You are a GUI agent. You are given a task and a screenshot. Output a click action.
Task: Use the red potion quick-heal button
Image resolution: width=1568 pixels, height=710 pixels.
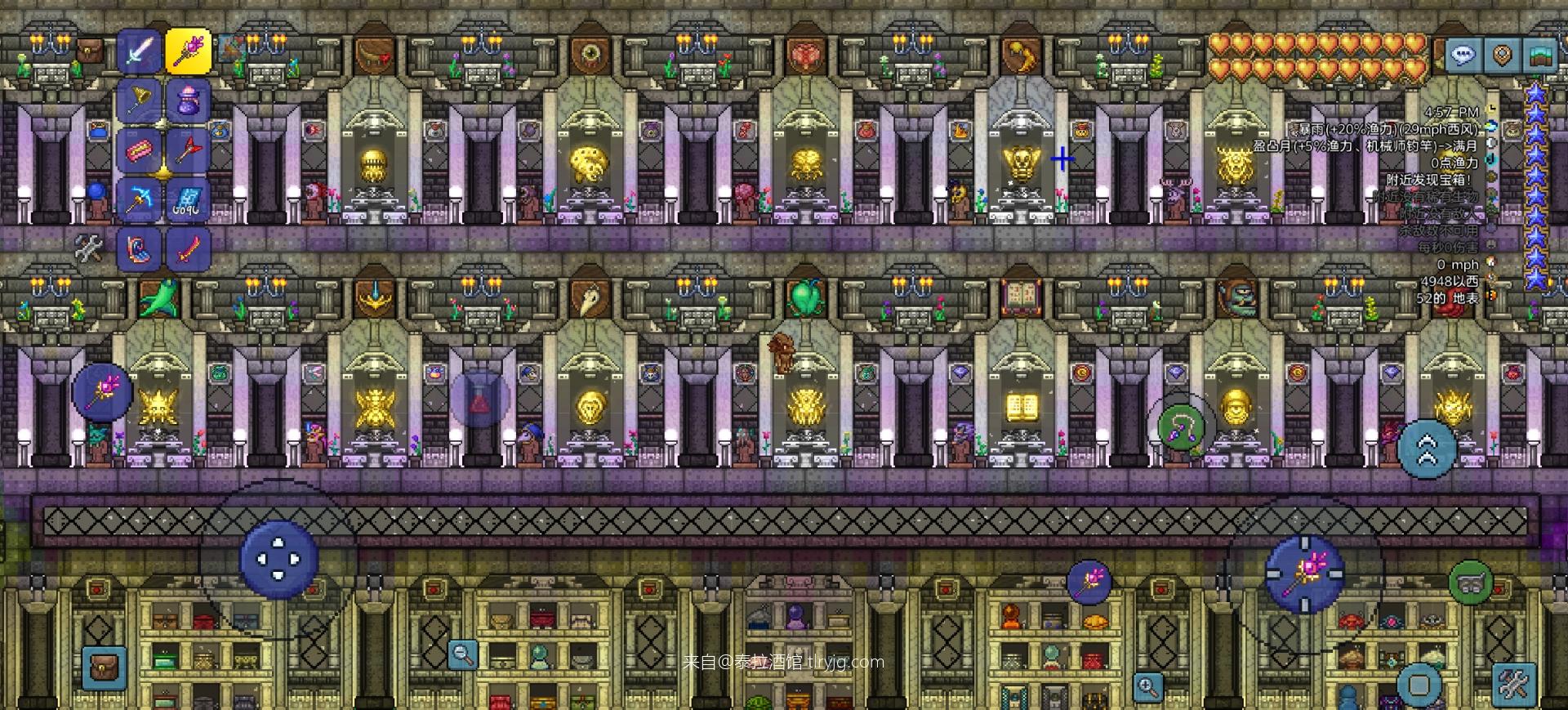(x=479, y=400)
